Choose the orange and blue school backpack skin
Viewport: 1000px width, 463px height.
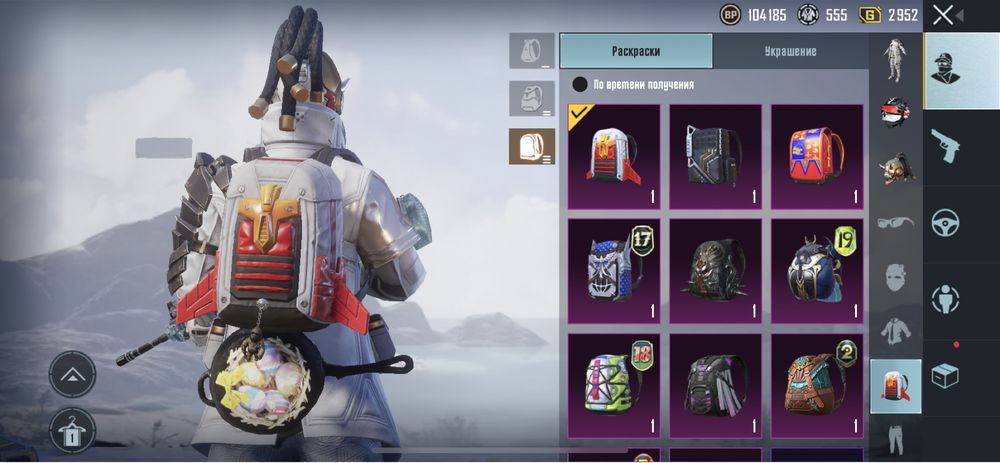pos(817,156)
